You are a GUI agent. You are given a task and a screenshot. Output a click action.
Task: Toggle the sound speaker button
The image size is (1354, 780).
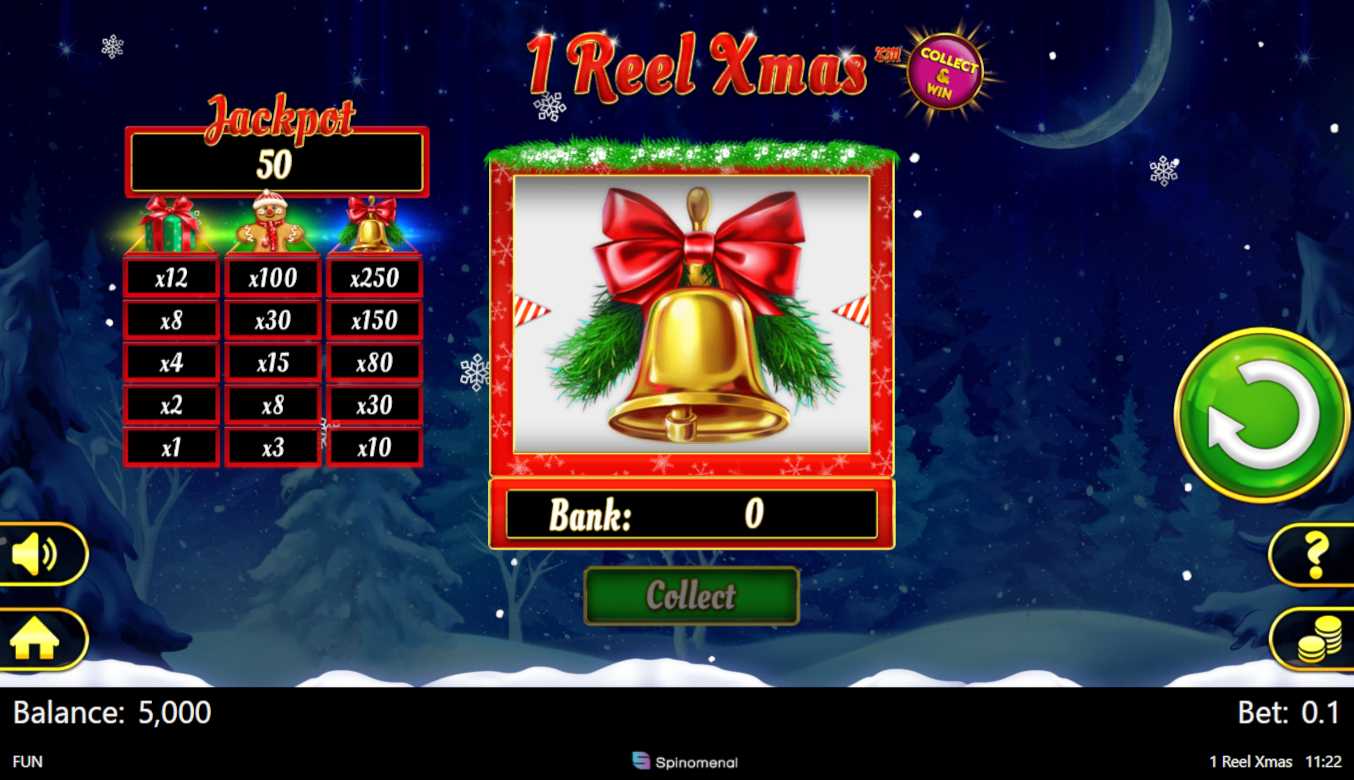pos(38,554)
